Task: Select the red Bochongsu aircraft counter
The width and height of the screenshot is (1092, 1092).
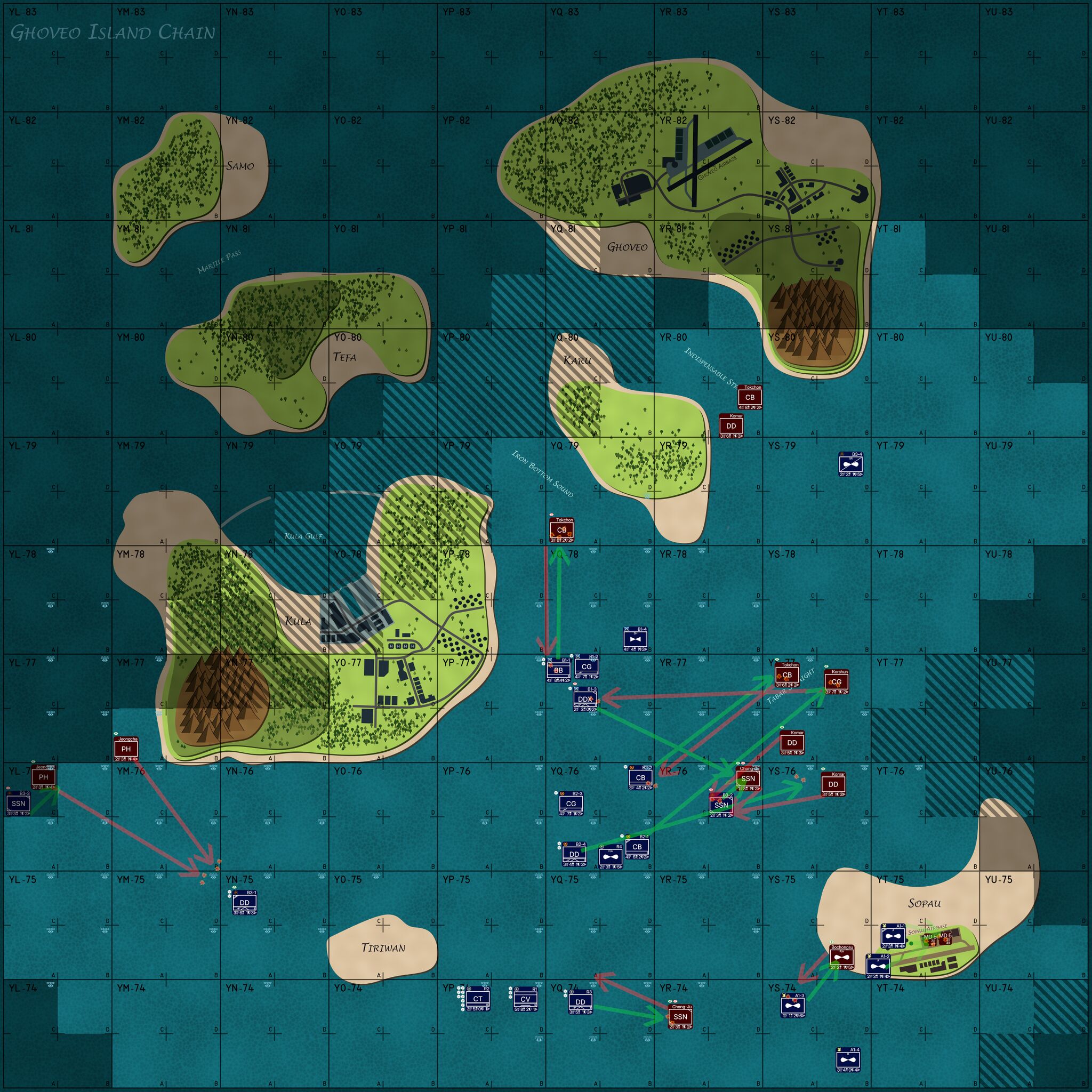Action: 841,957
